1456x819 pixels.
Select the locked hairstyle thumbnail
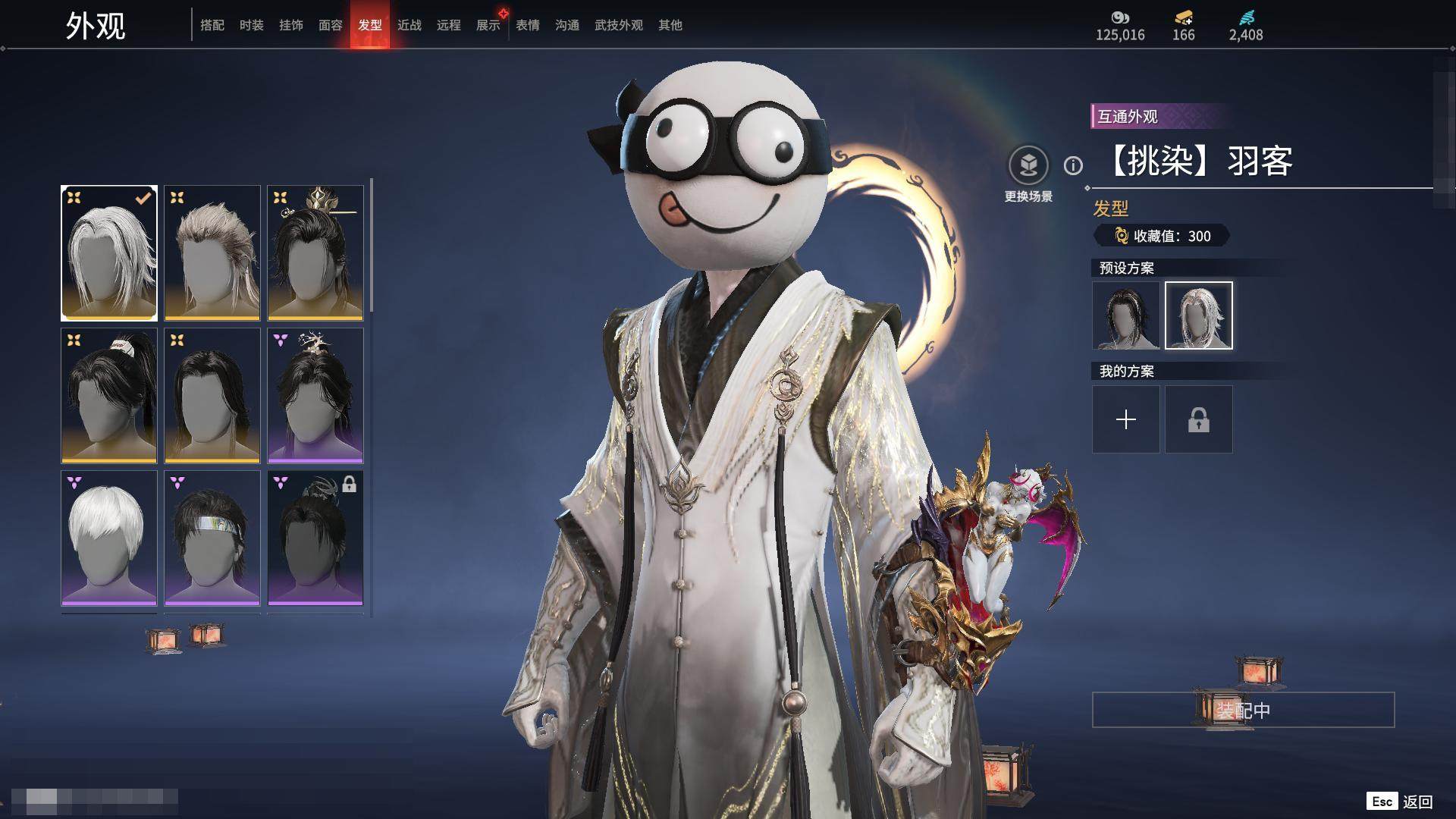(315, 538)
